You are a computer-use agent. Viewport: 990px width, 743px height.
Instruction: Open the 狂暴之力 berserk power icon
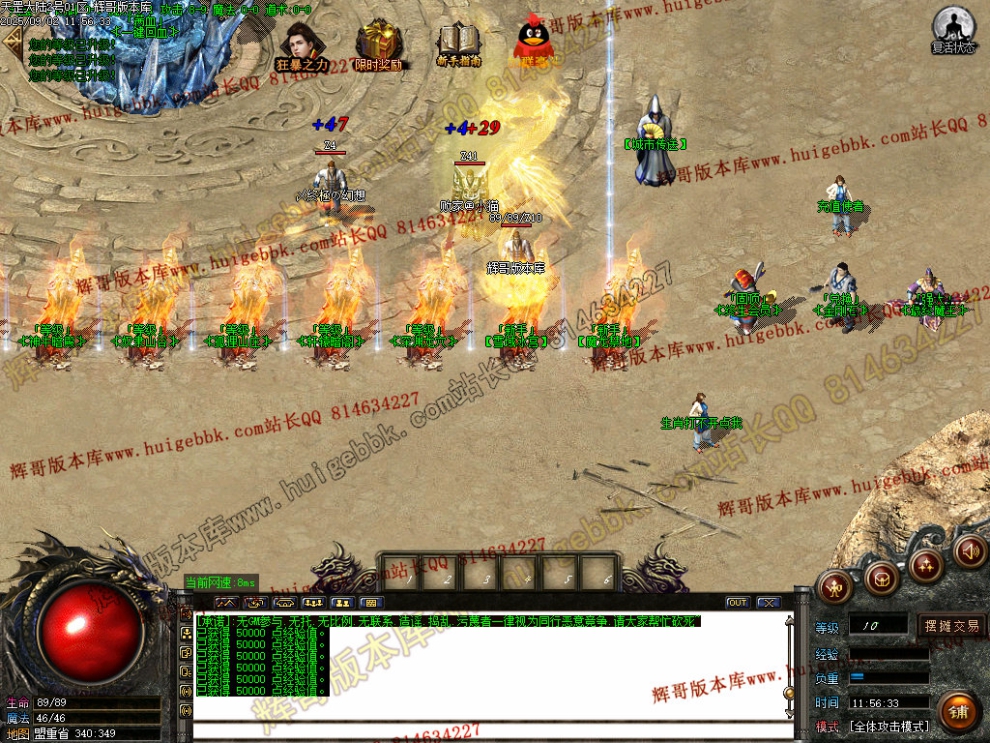301,46
